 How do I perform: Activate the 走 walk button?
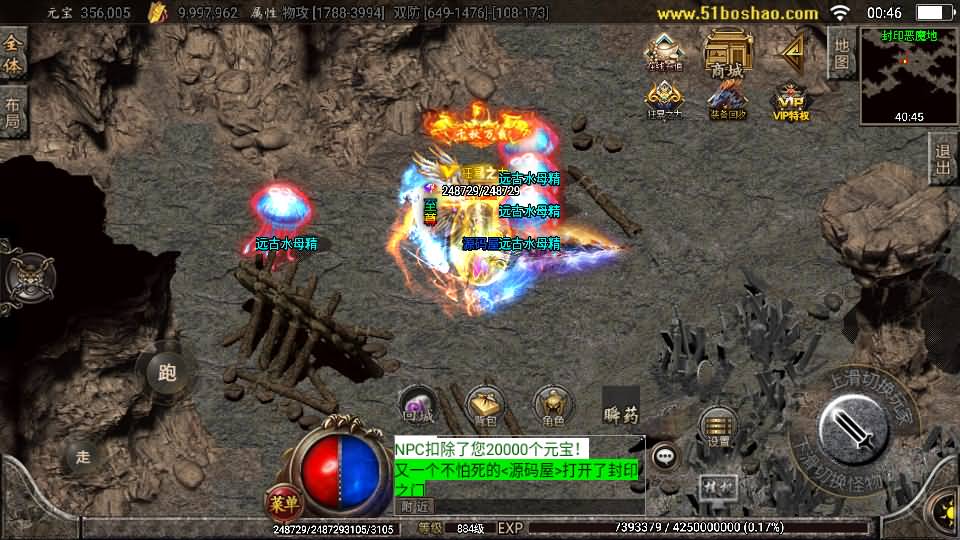(x=83, y=456)
